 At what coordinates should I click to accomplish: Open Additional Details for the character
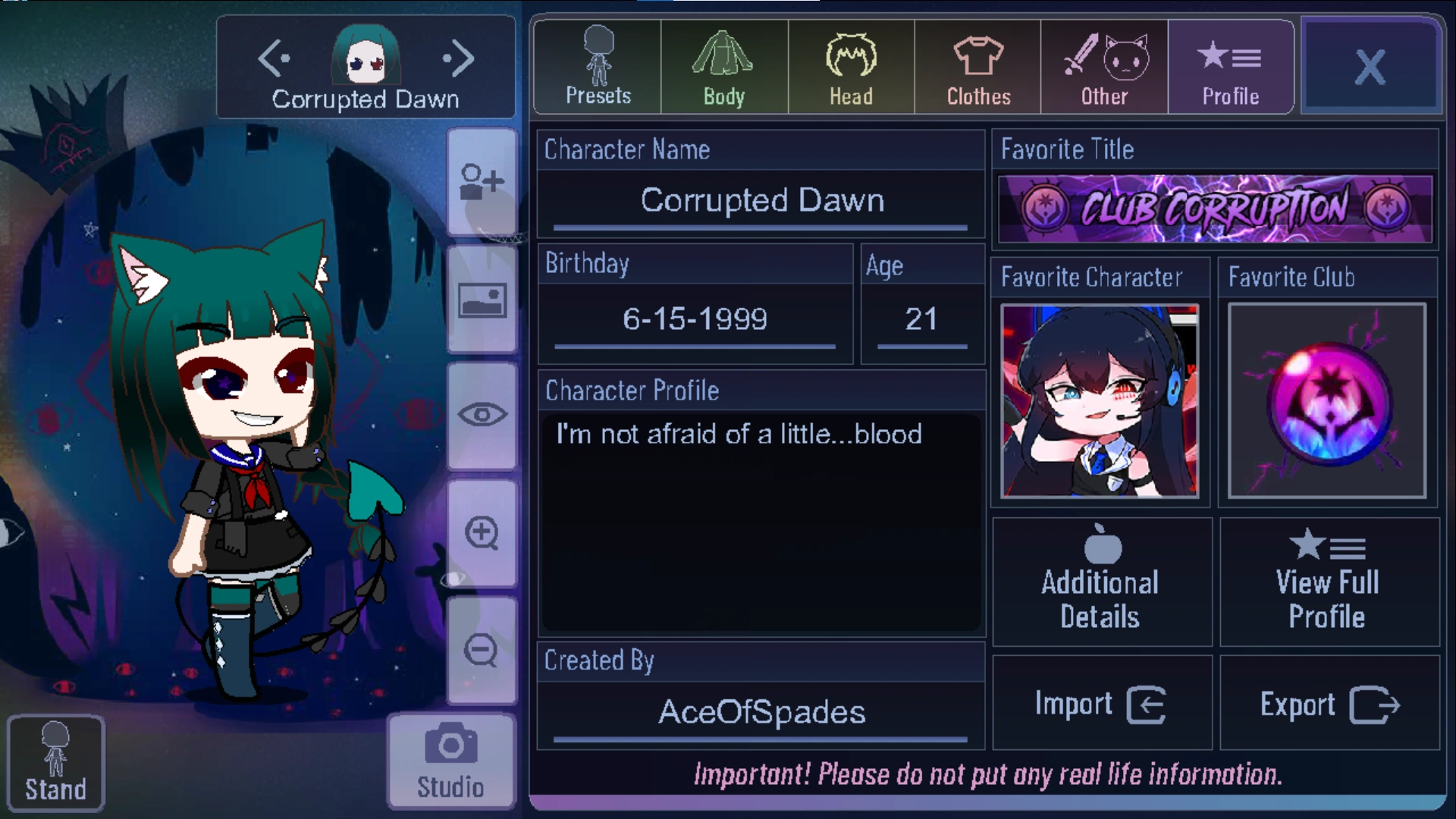tap(1100, 582)
